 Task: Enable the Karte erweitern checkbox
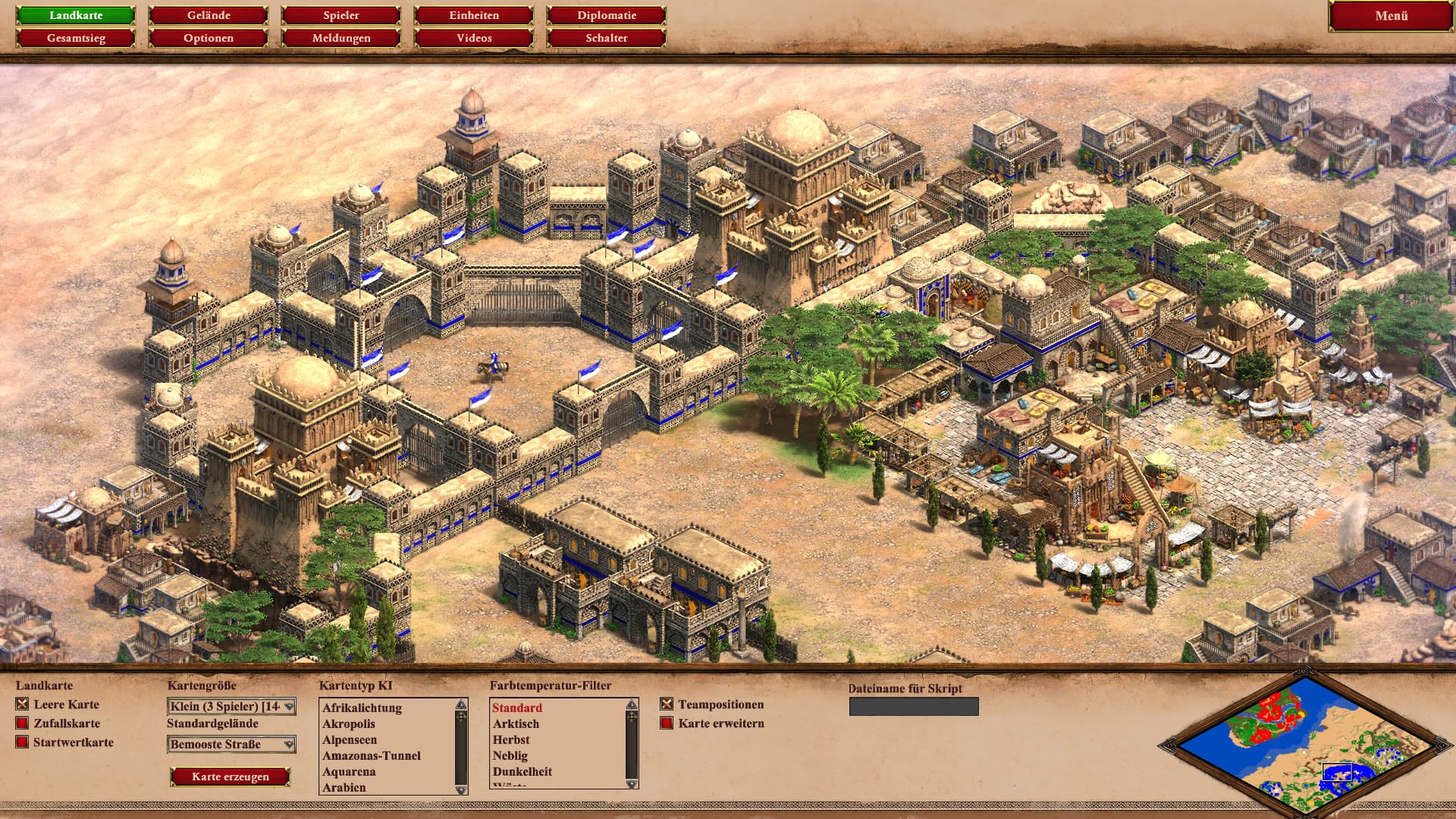667,723
